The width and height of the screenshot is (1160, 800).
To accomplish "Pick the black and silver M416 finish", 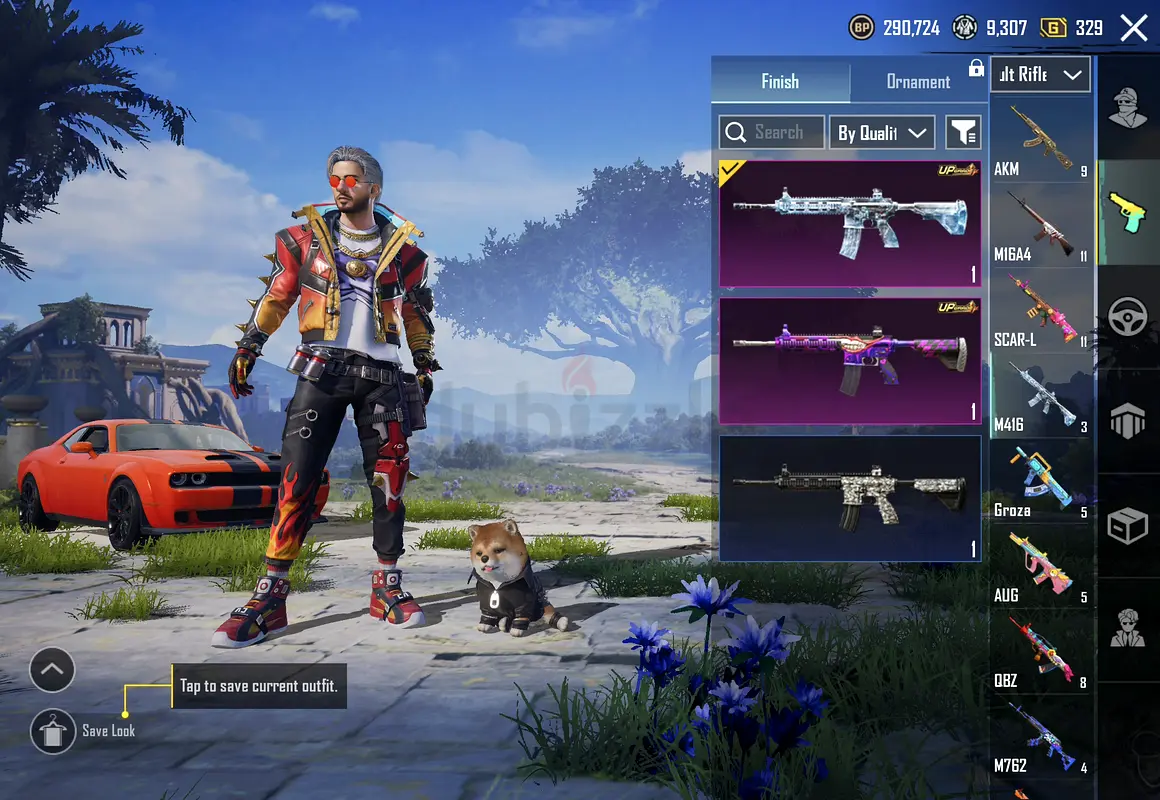I will point(849,497).
